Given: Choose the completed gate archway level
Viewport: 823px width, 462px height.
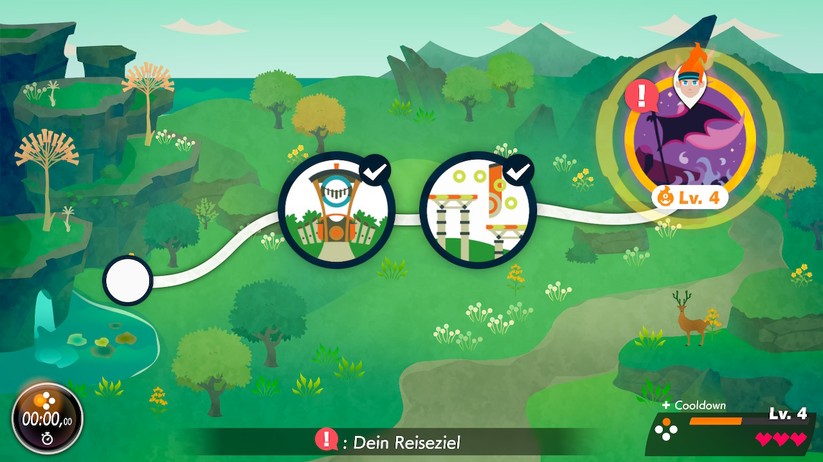Looking at the screenshot, I should pos(335,210).
